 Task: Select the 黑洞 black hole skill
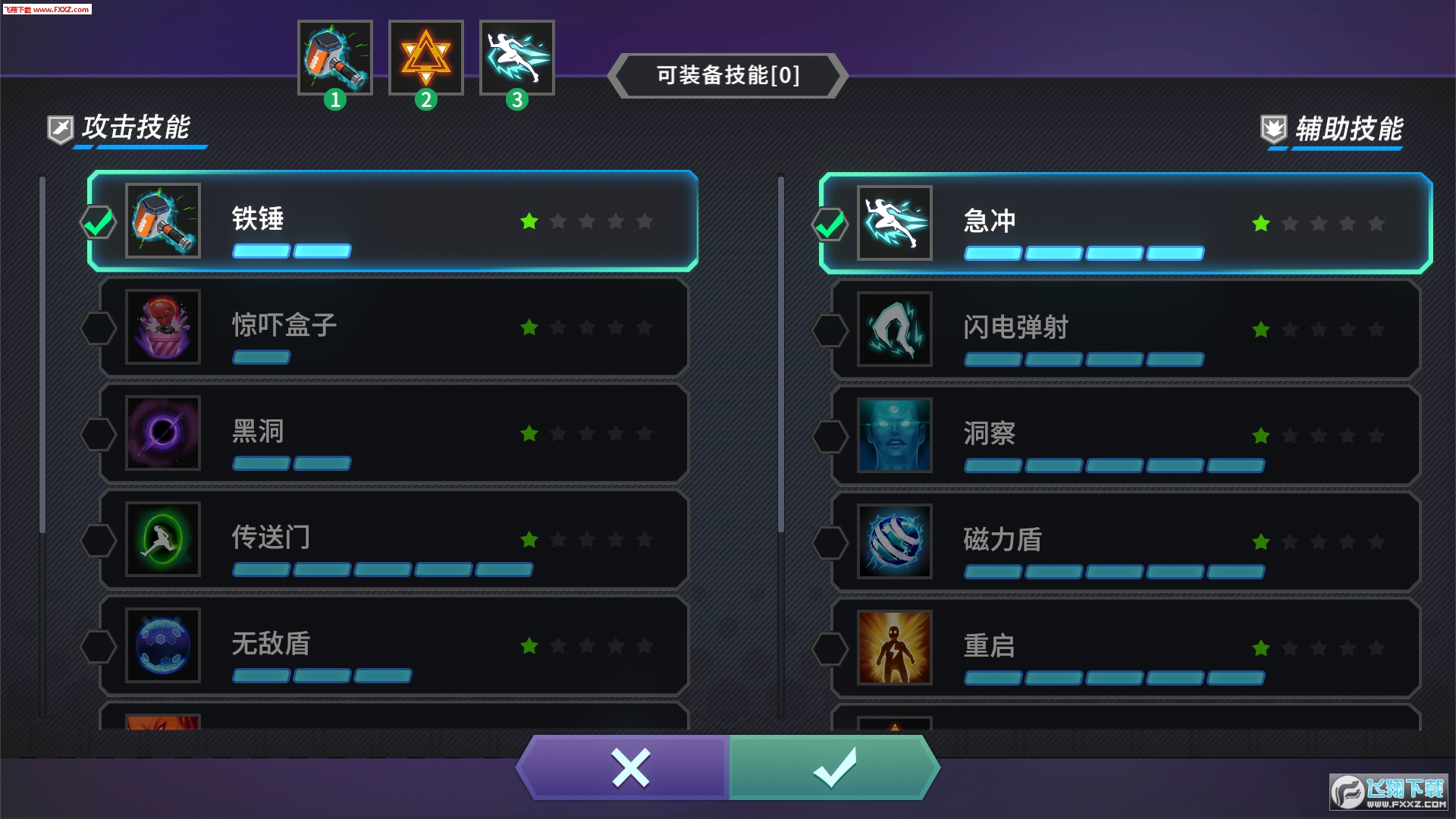tap(393, 433)
